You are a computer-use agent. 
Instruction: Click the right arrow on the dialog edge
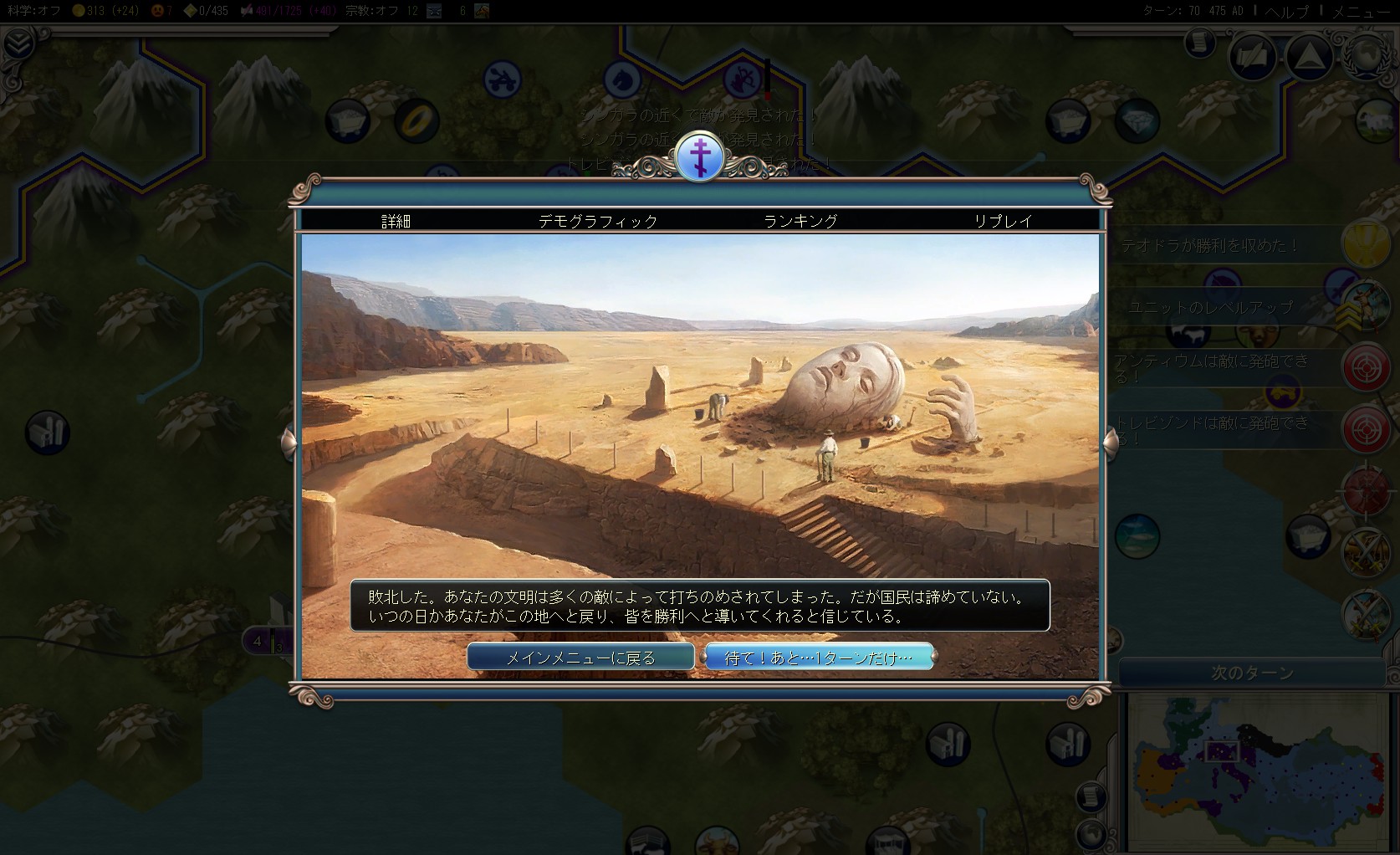tap(1111, 442)
